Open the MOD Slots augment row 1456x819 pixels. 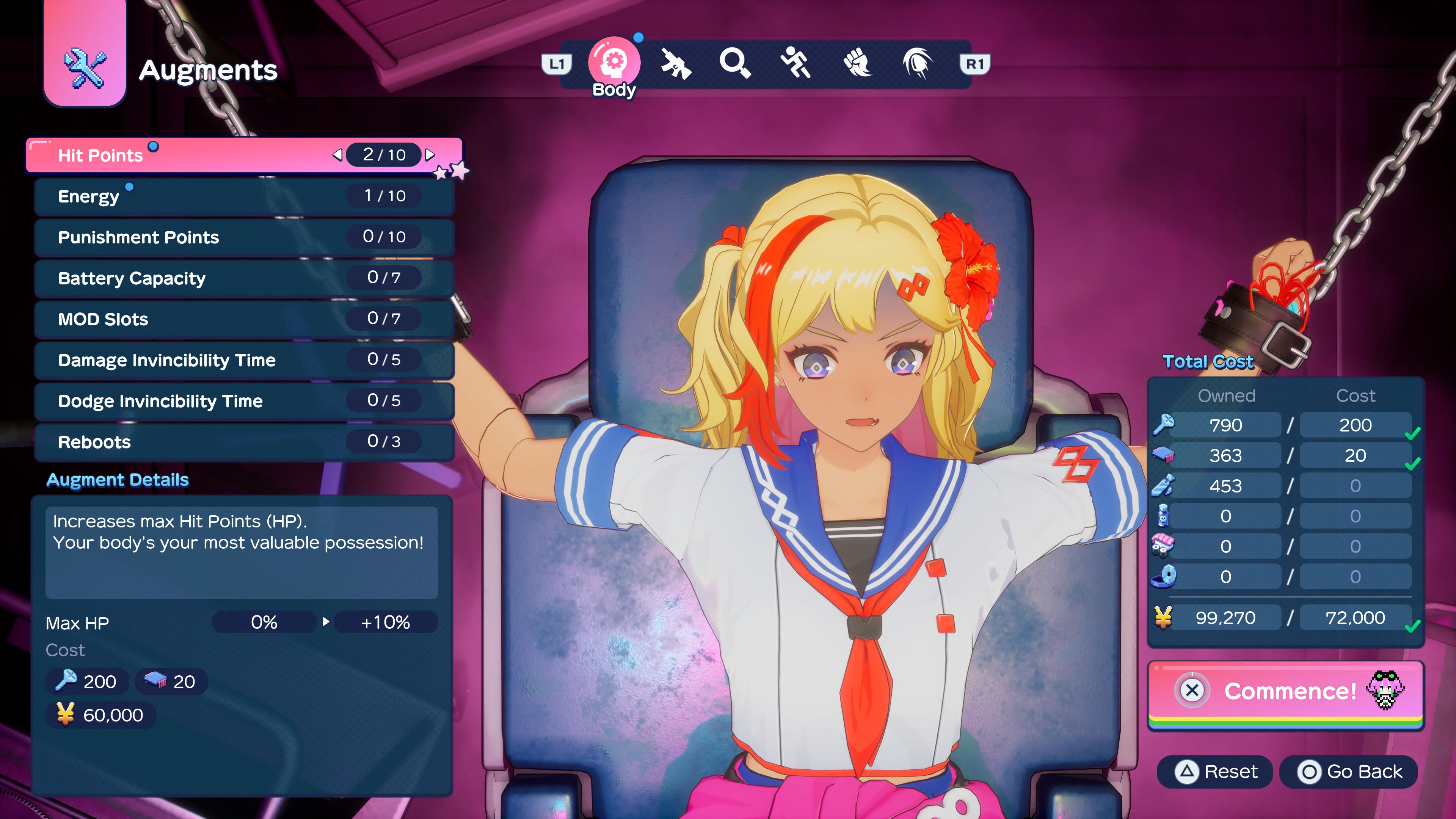243,319
